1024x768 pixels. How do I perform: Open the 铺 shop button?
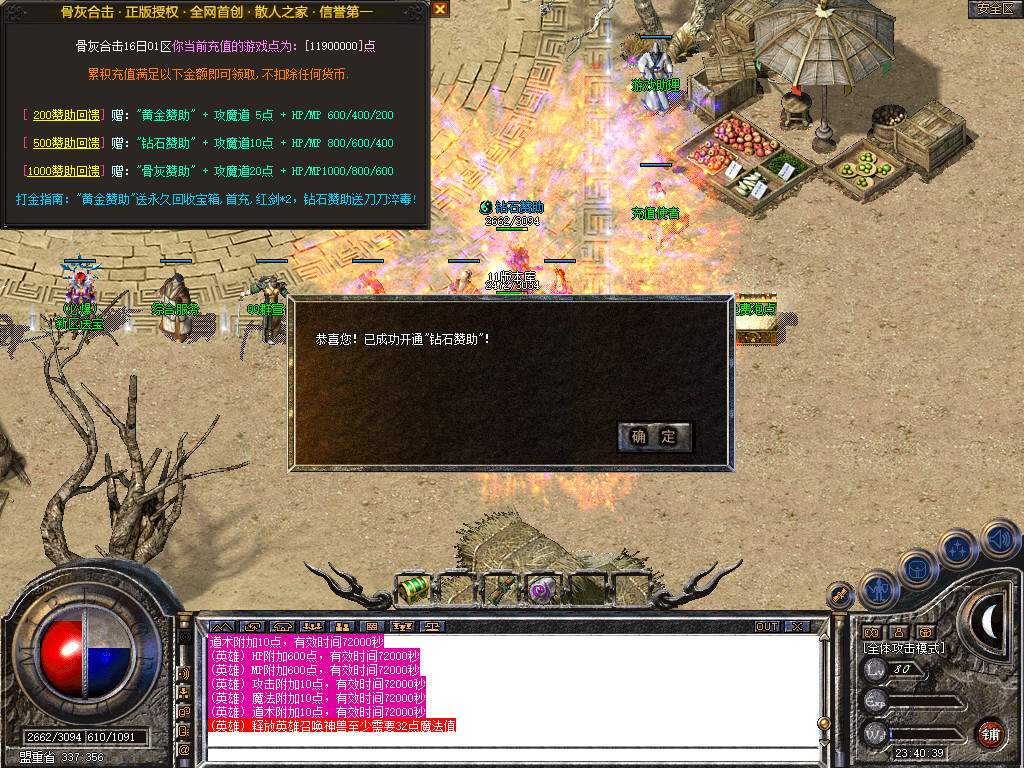point(990,733)
